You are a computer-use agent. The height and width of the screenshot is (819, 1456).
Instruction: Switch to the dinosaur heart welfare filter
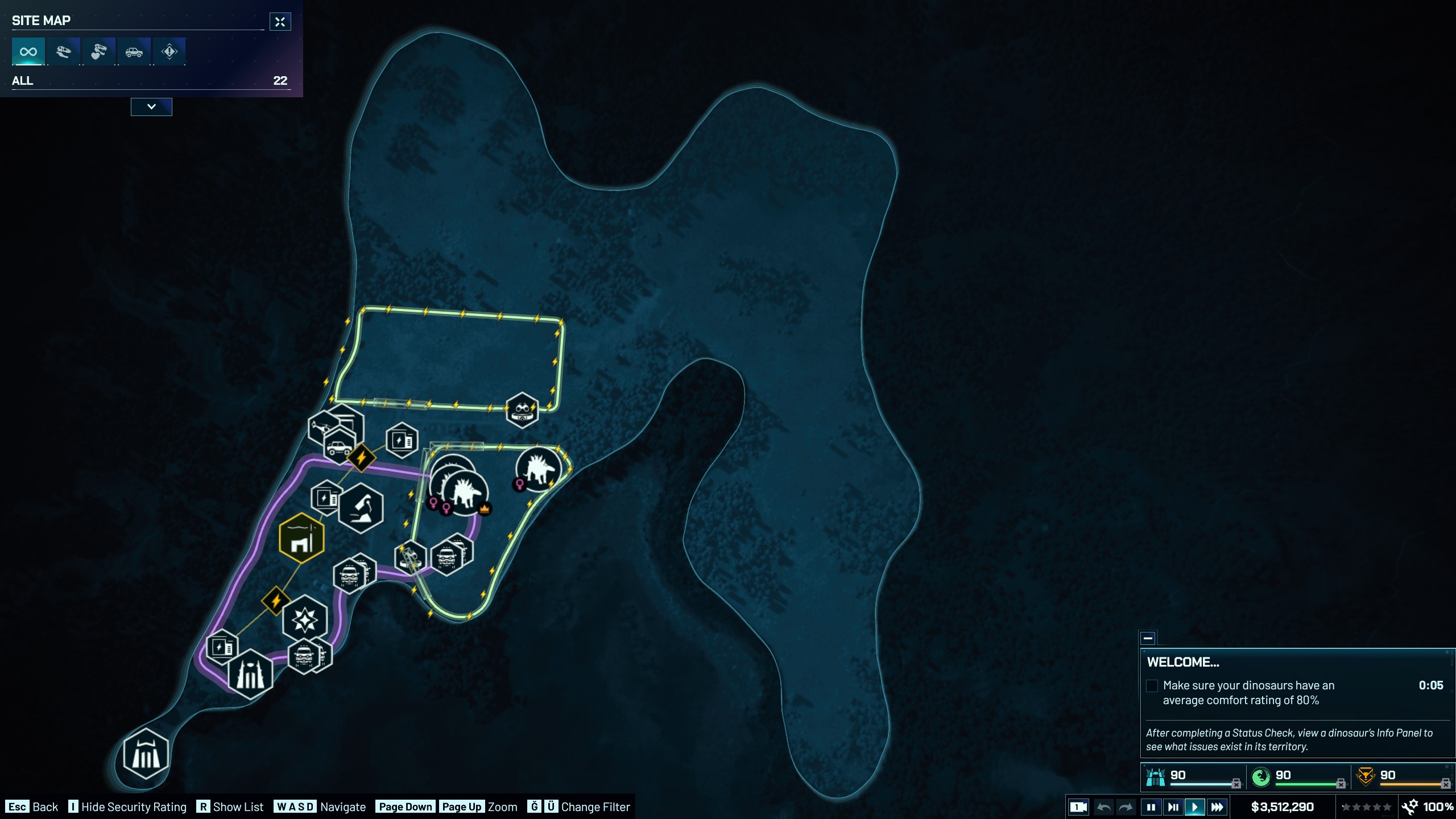pos(98,52)
